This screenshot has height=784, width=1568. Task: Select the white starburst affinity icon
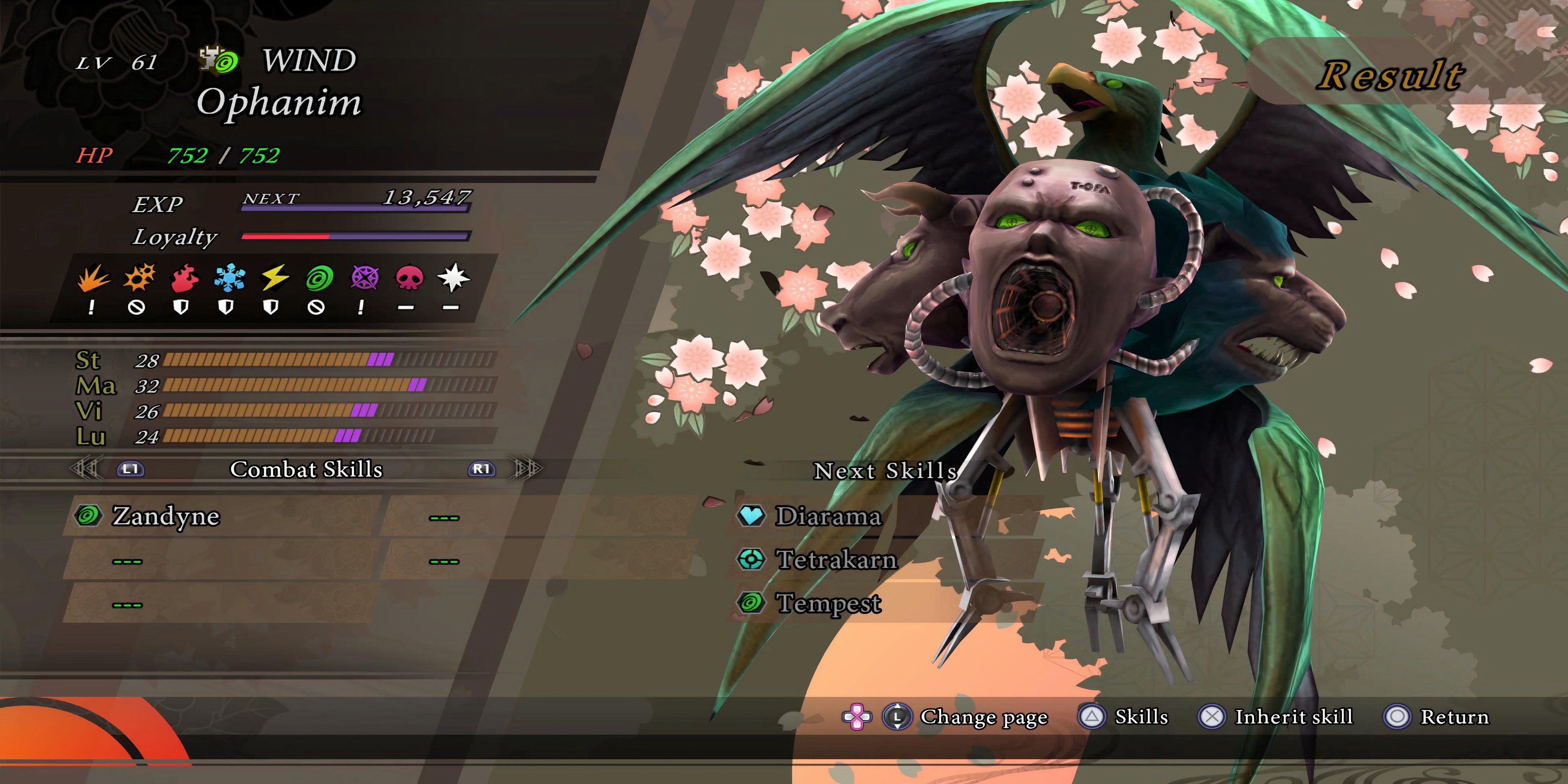click(x=453, y=278)
